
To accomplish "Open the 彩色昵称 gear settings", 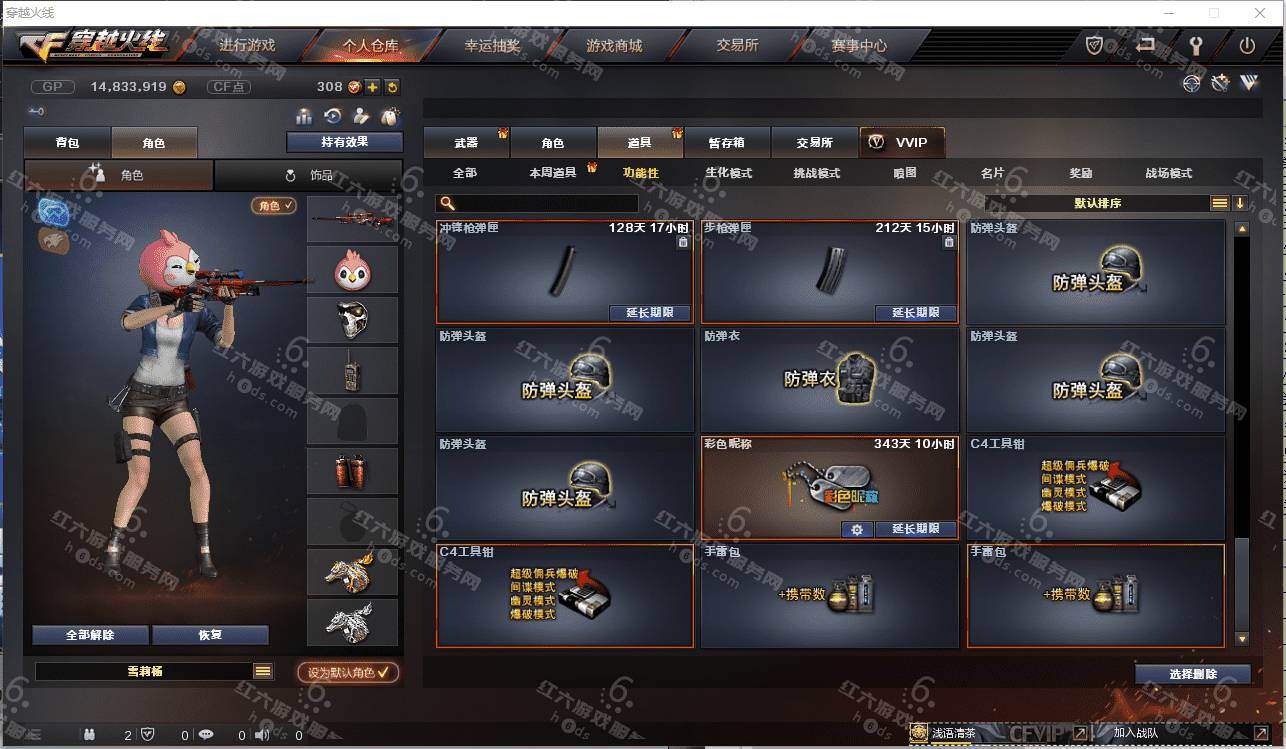I will coord(856,529).
